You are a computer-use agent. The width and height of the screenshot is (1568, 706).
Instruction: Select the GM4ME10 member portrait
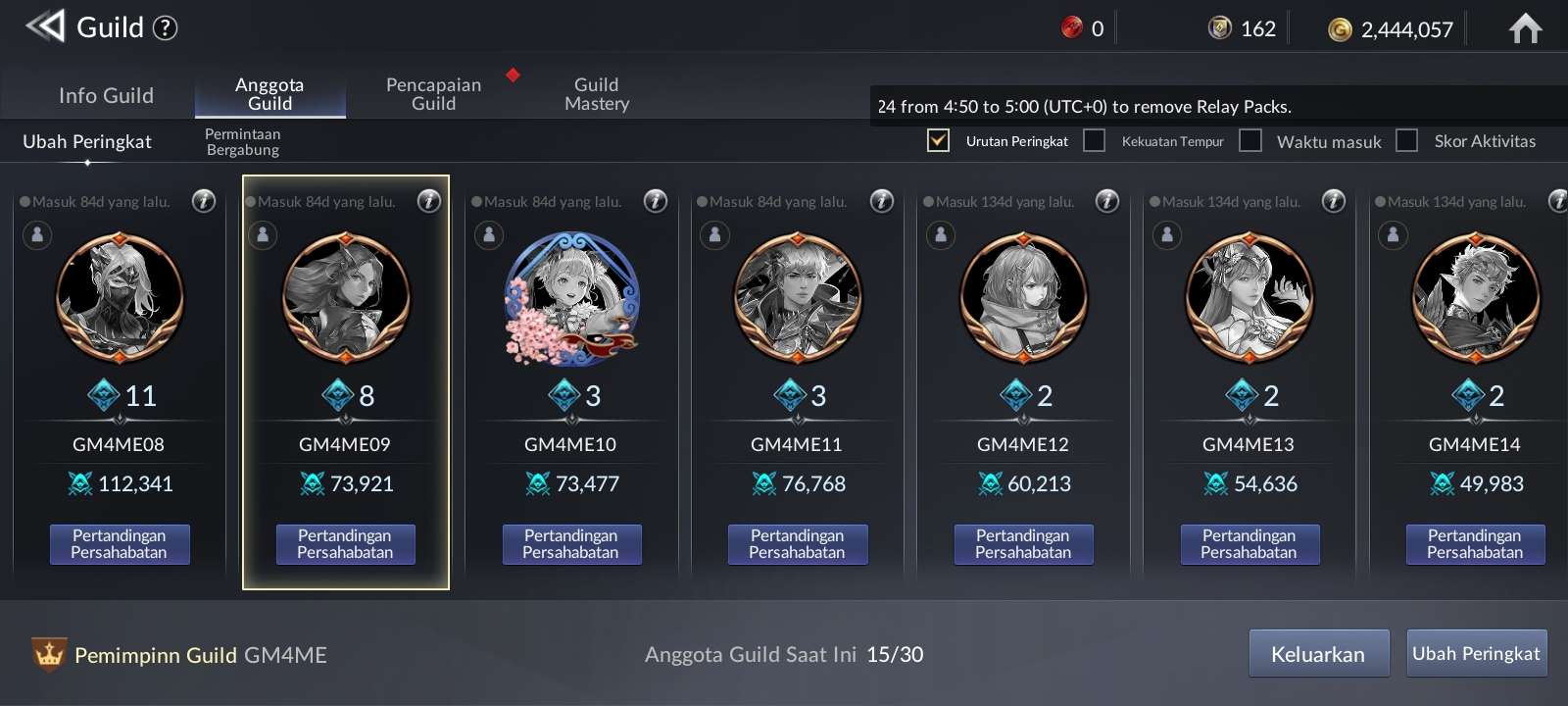pyautogui.click(x=571, y=297)
